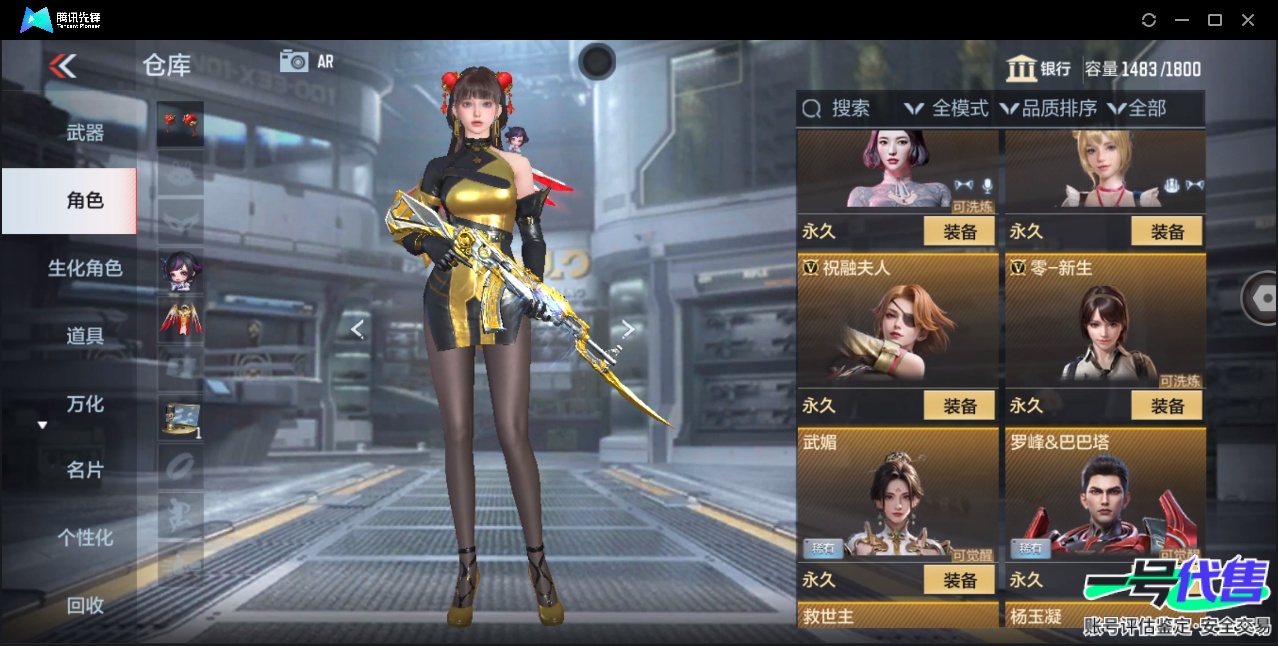This screenshot has height=646, width=1278.
Task: Open the AR camera mode
Action: [x=306, y=61]
